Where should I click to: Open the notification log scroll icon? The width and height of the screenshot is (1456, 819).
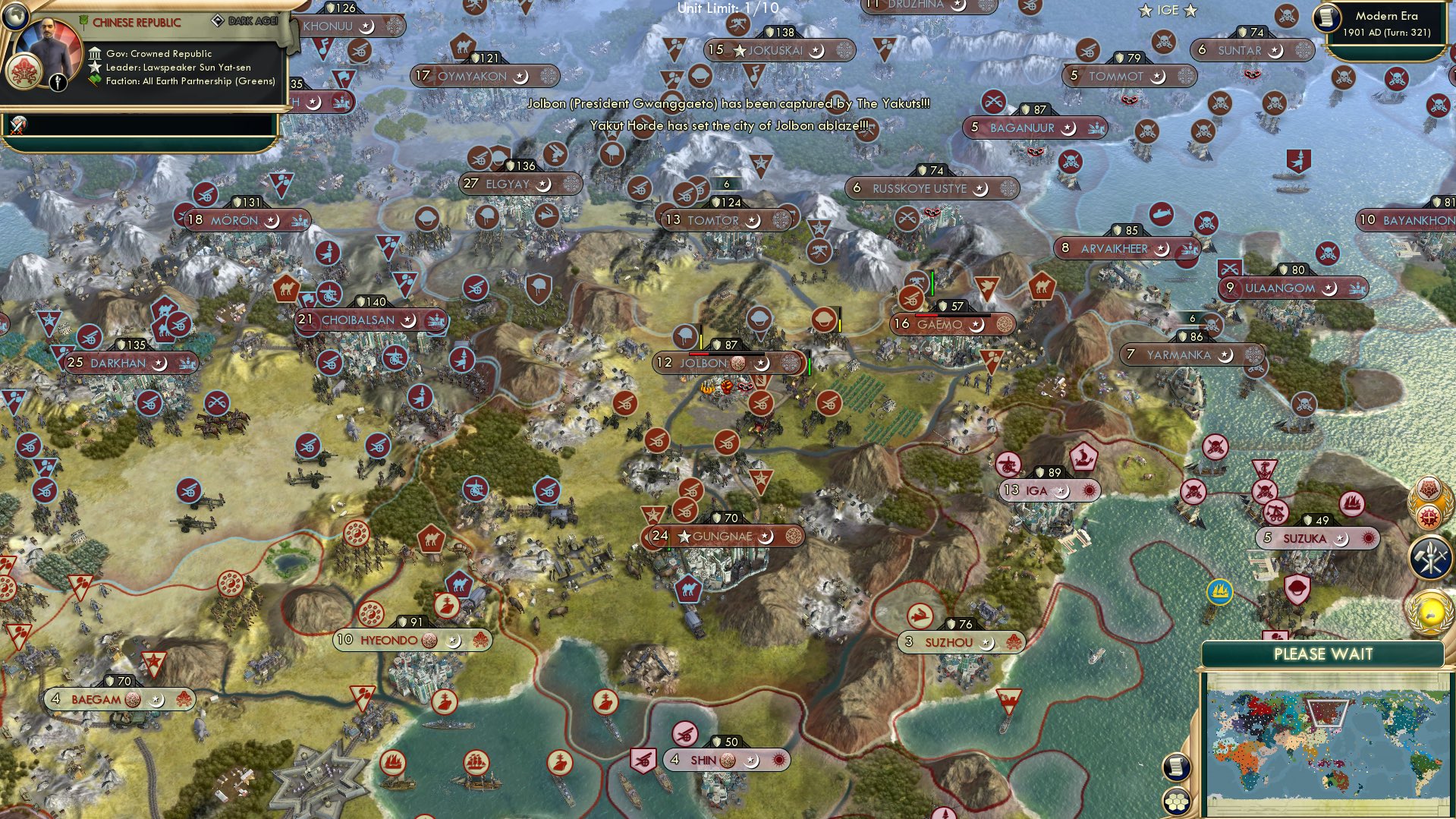pos(1176,767)
